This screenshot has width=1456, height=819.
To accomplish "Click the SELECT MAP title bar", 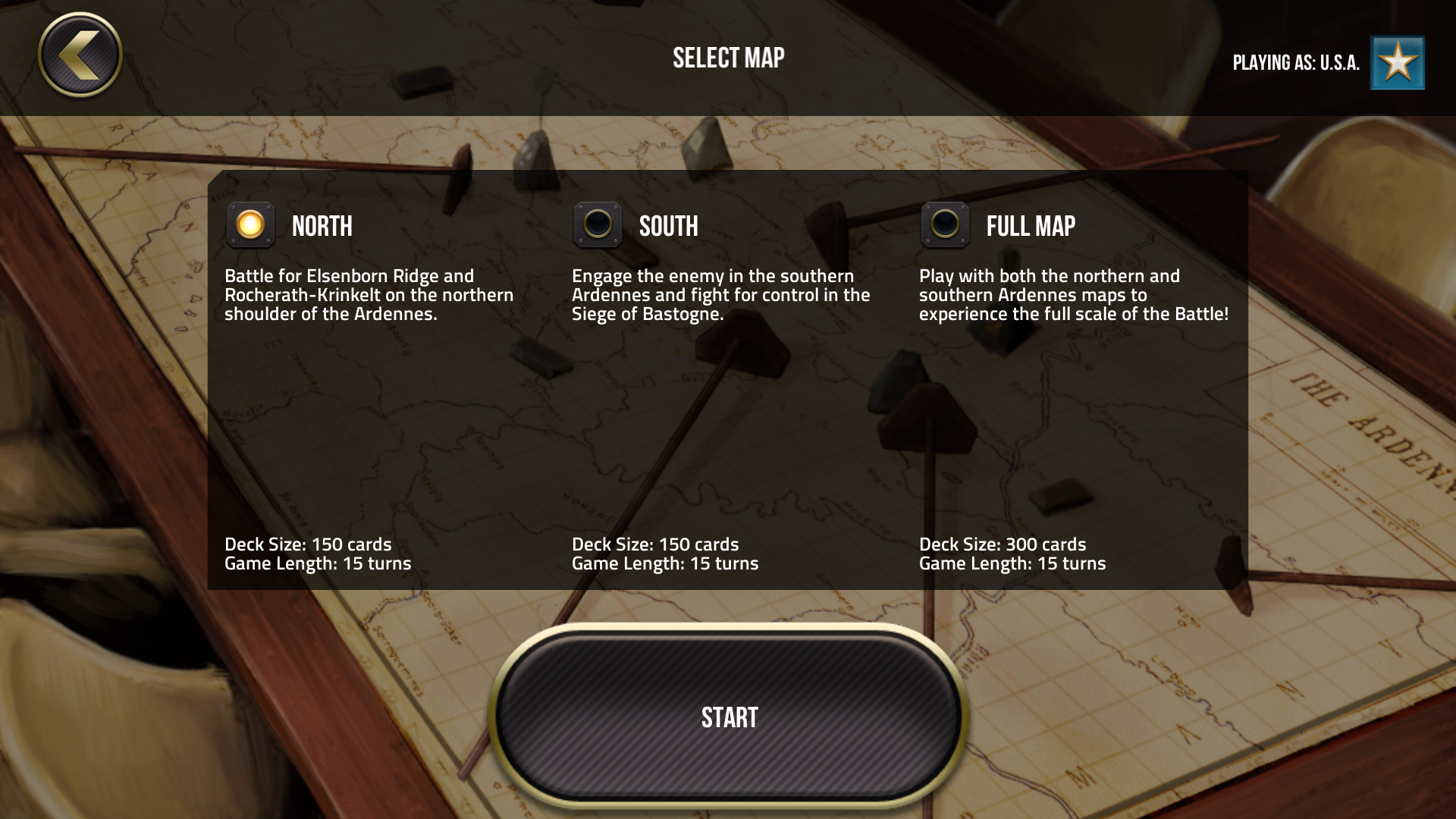I will 728,57.
